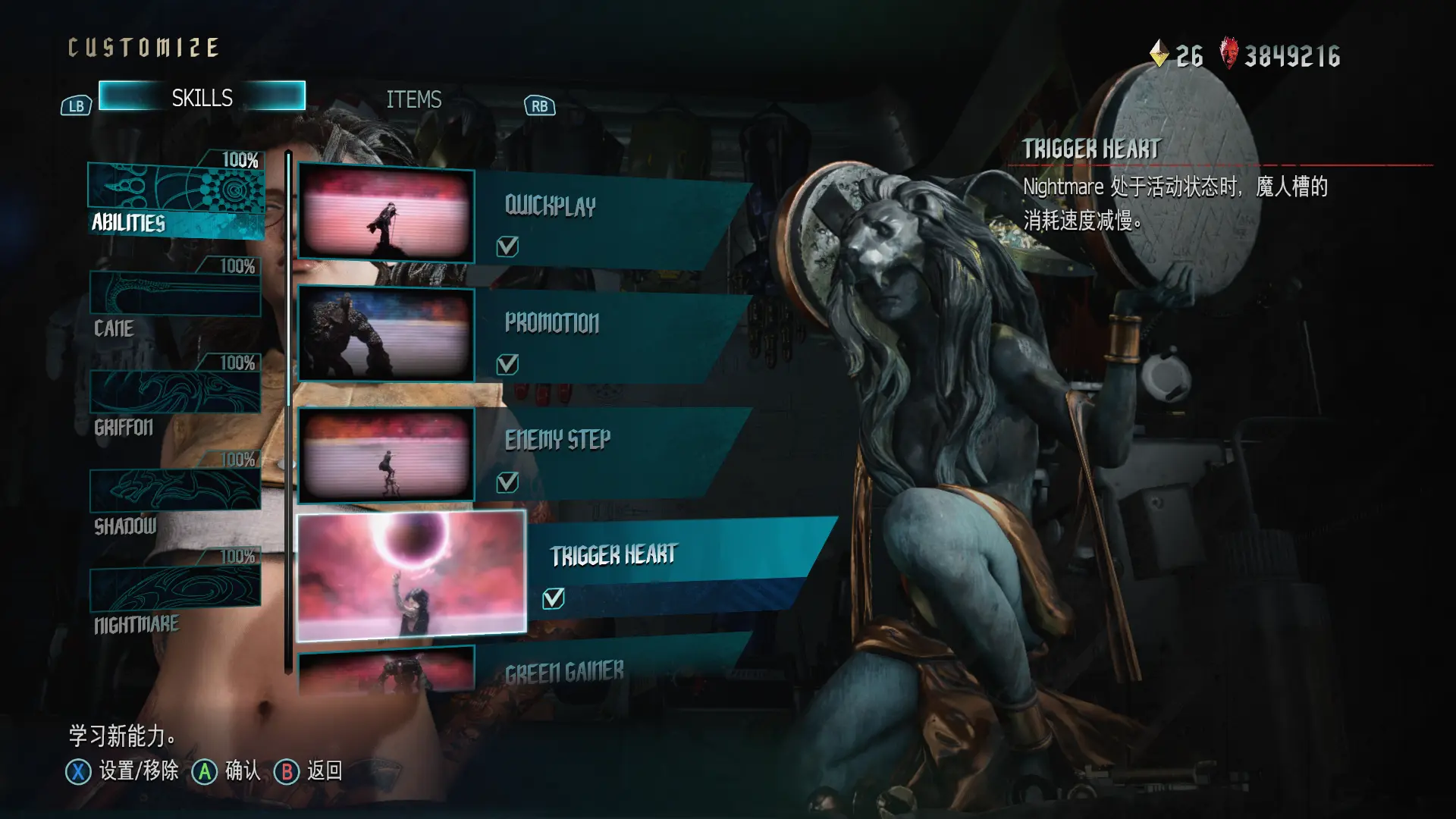Show the Nightmare skill category
This screenshot has width=1456, height=819.
tap(175, 595)
